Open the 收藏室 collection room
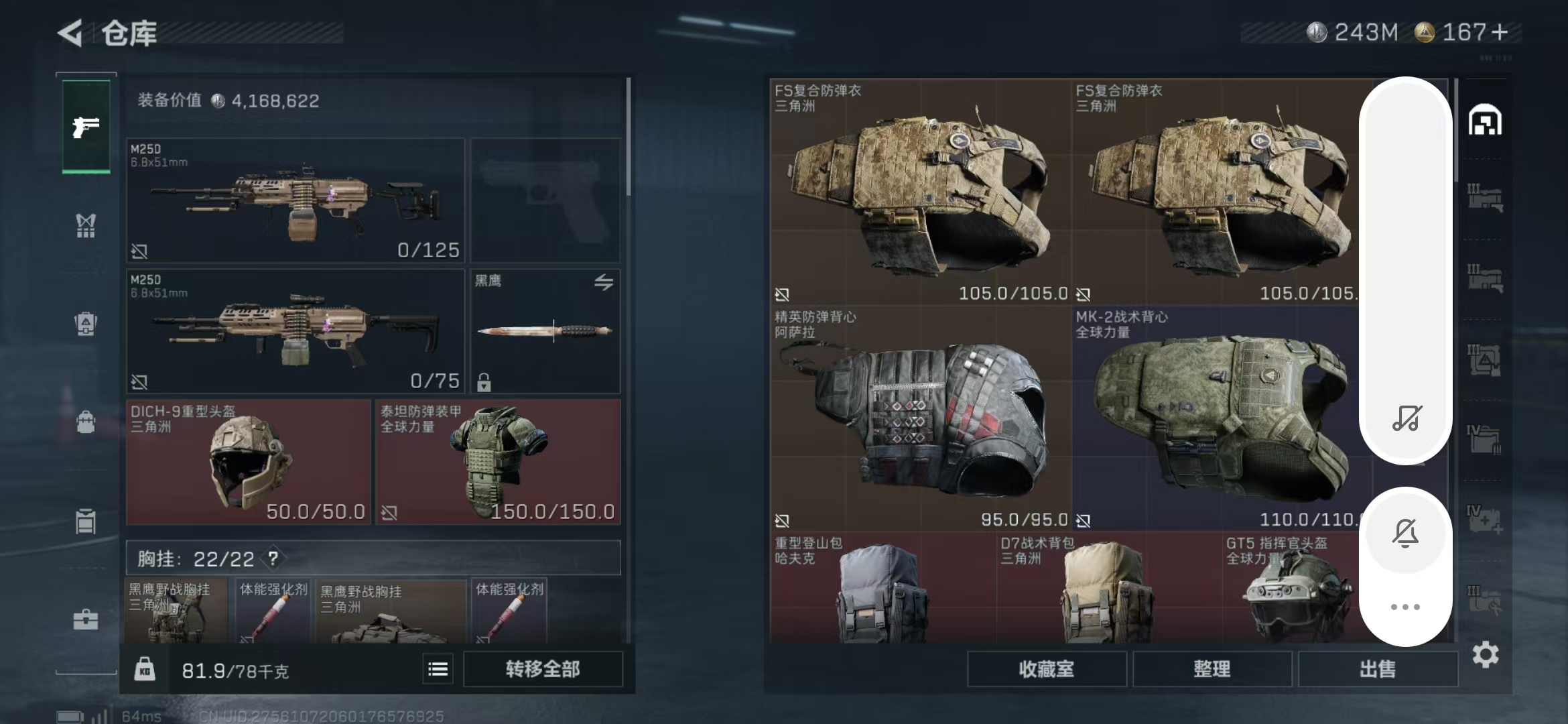1568x724 pixels. click(1046, 669)
